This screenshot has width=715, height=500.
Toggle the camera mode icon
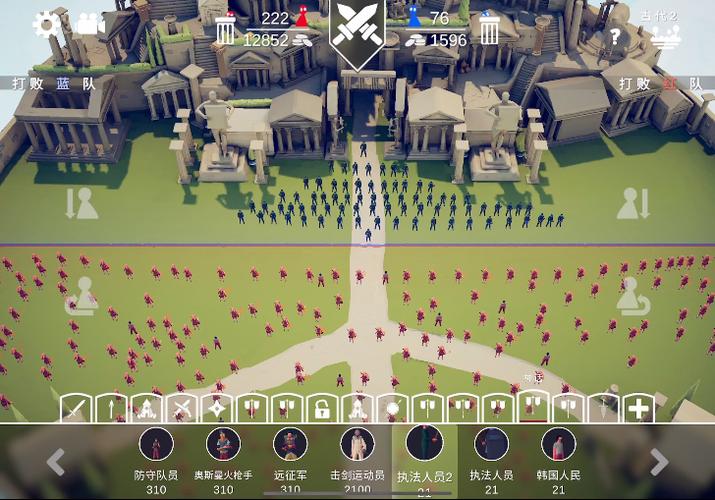coord(89,23)
